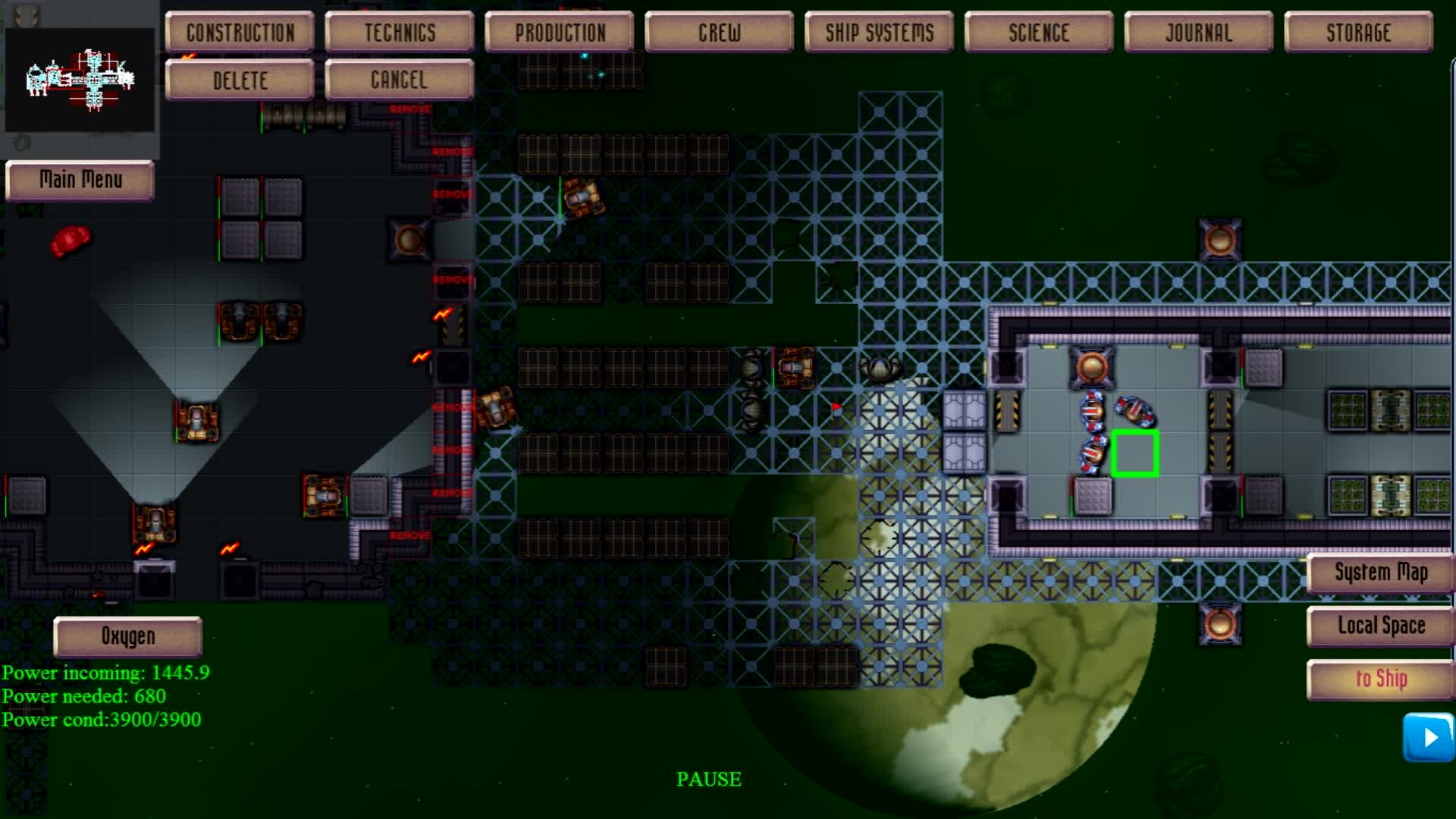View the Crew roster
This screenshot has width=1456, height=819.
click(718, 32)
